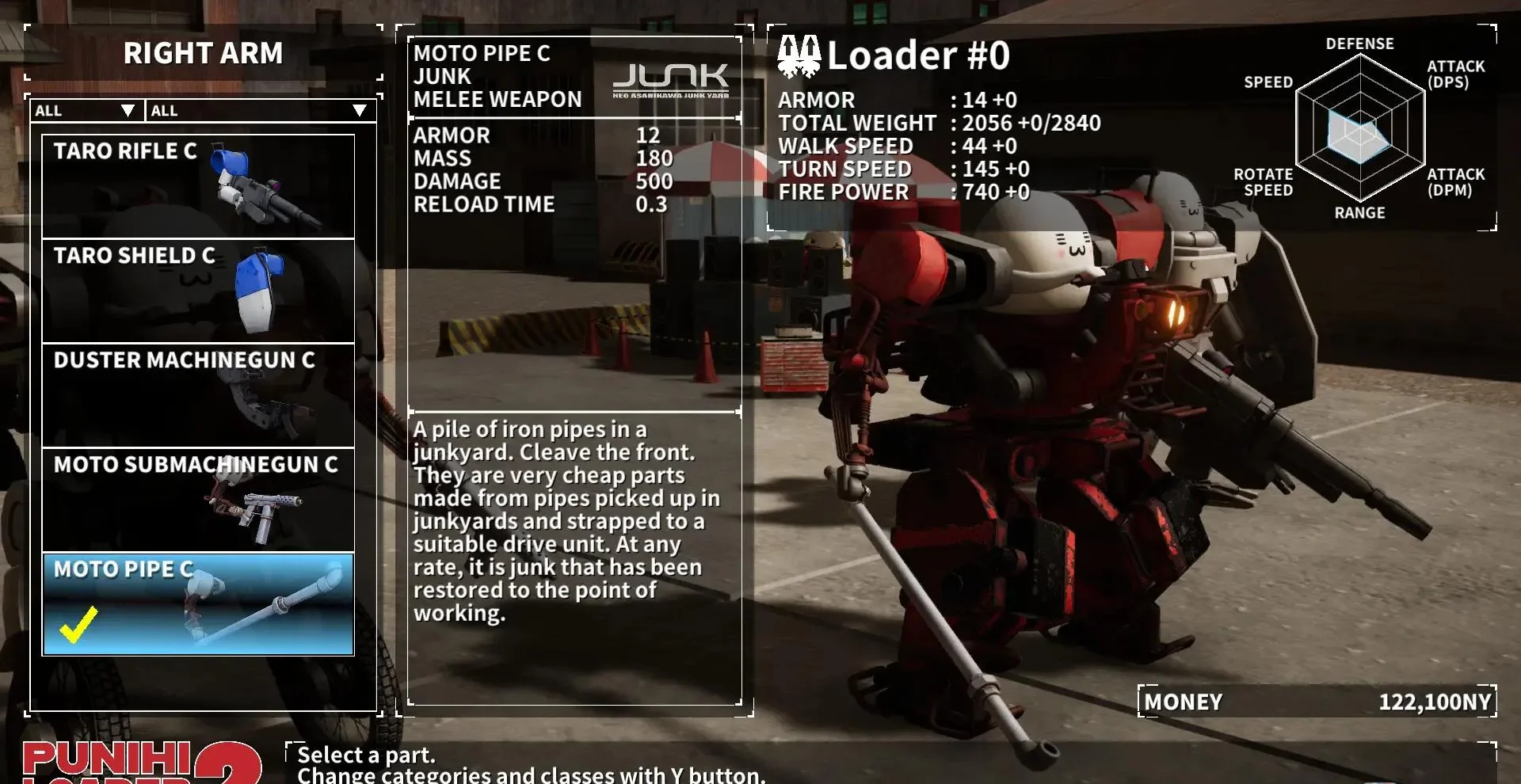Select the Moto Submachinegun C part
The image size is (1521, 784).
(x=198, y=500)
